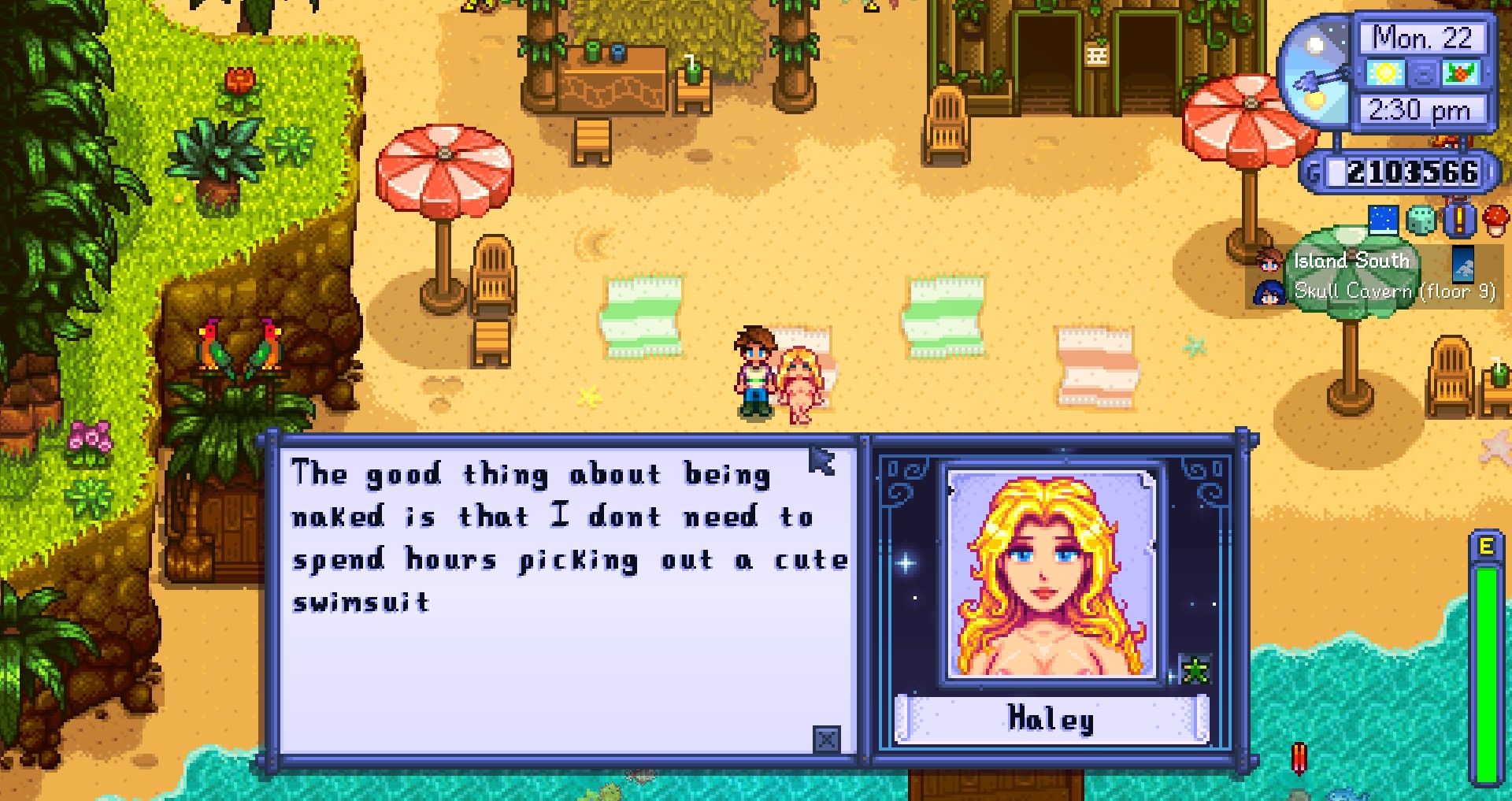The width and height of the screenshot is (1512, 801).
Task: Open the journal exclamation mark icon
Action: click(x=1458, y=220)
